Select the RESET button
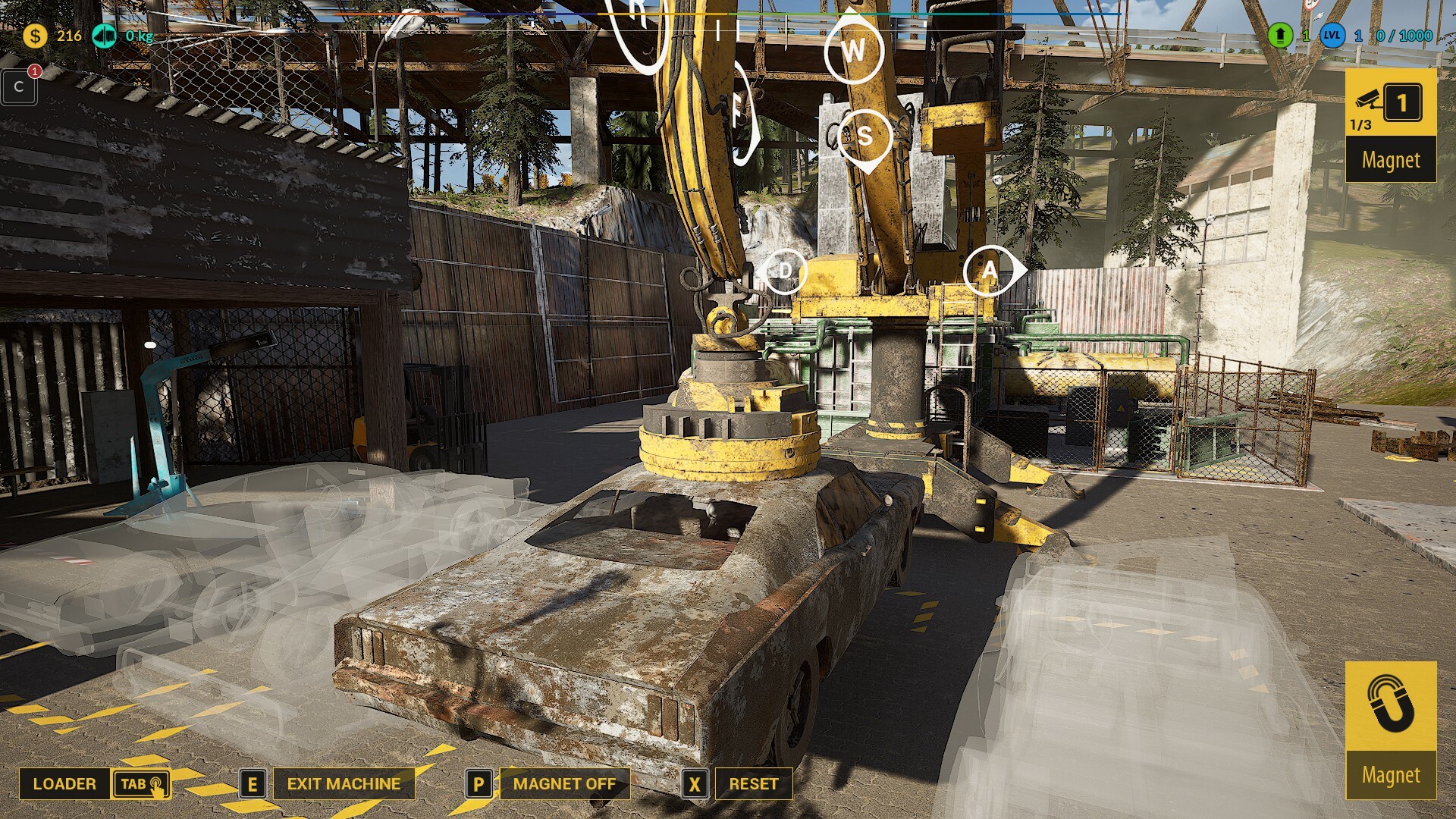 [753, 784]
